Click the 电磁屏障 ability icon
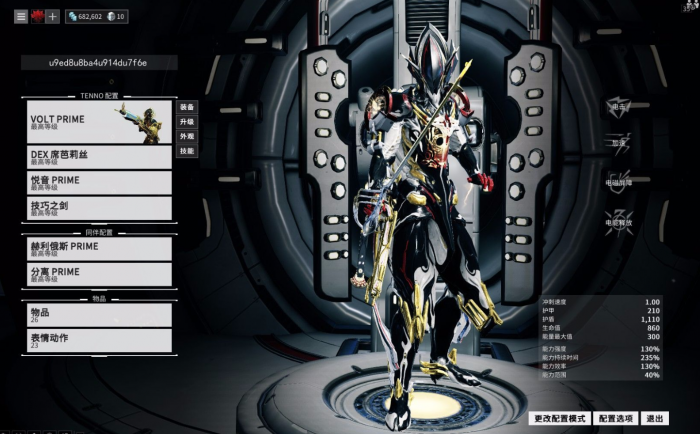700x434 pixels. [619, 184]
